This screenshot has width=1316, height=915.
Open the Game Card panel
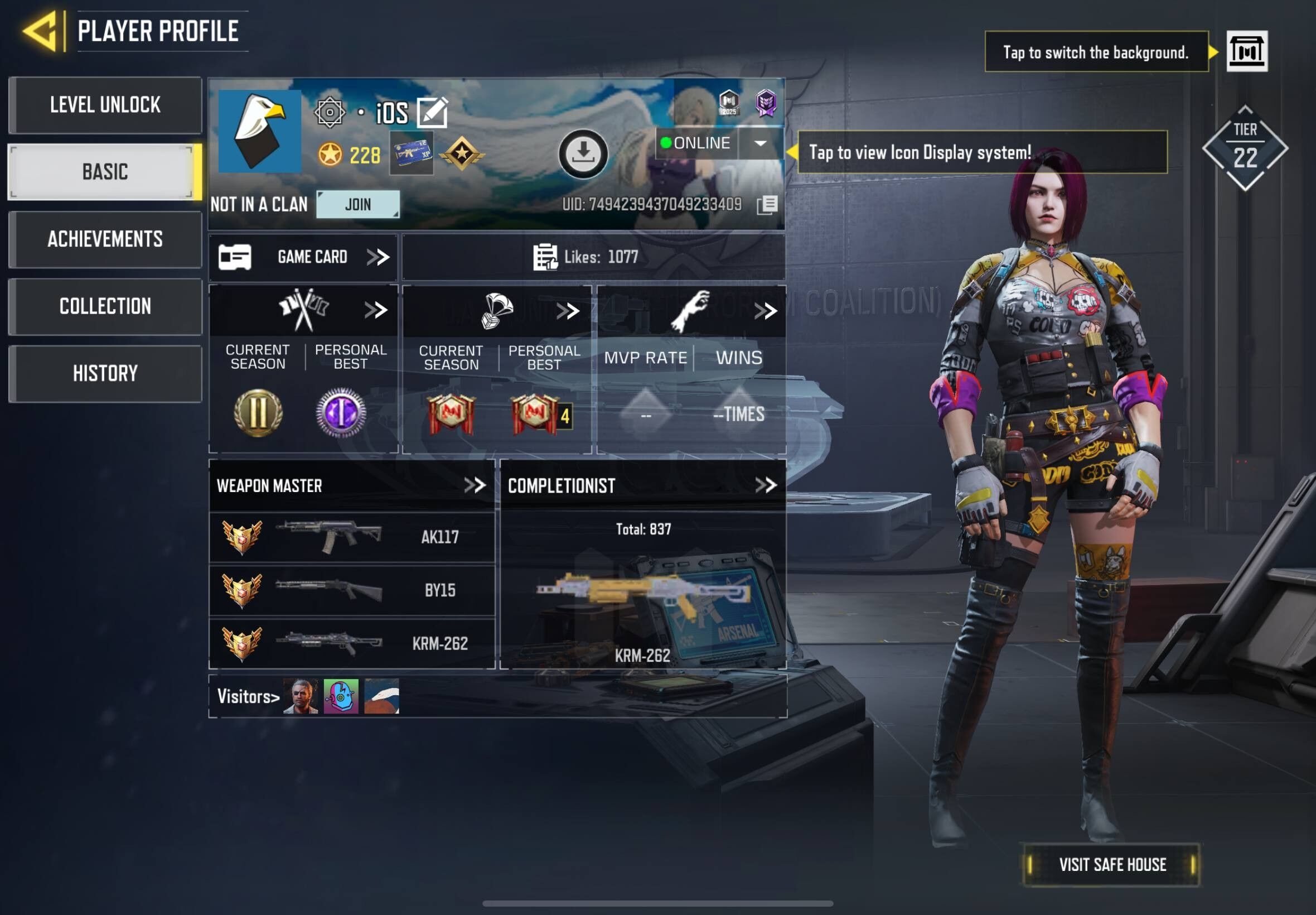tap(304, 257)
